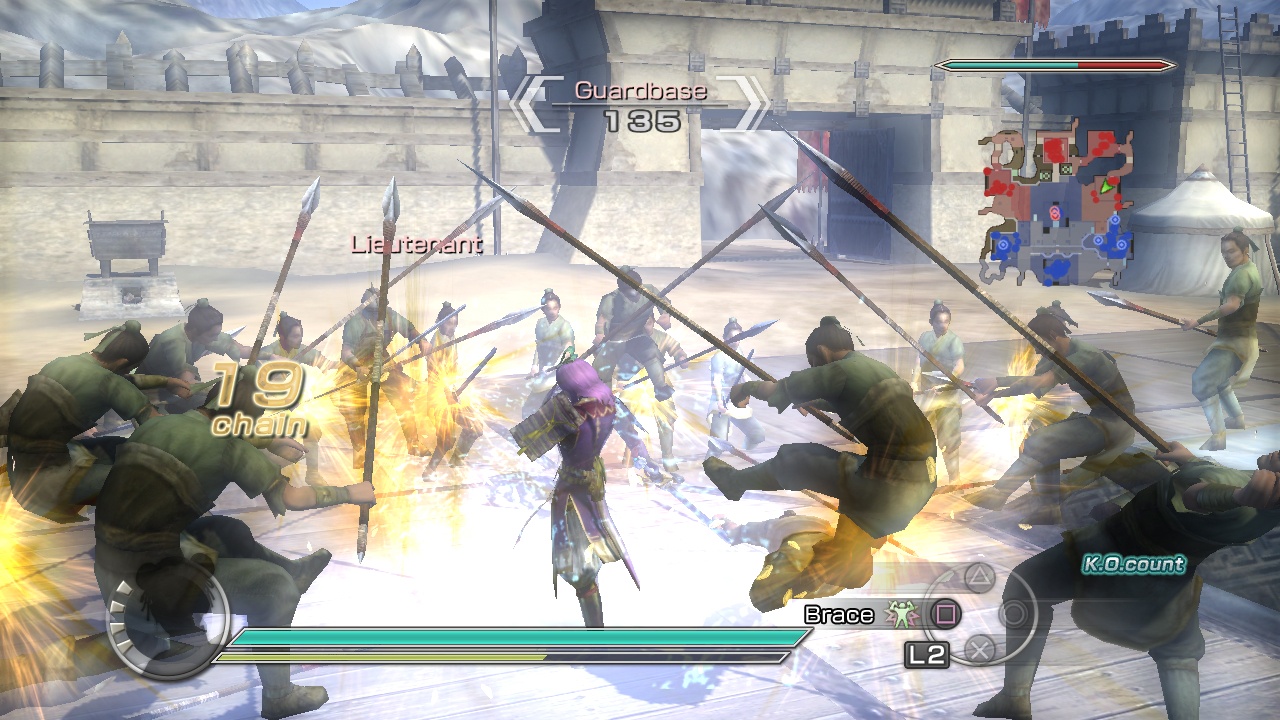Click the Lieutenant name label

pyautogui.click(x=416, y=243)
